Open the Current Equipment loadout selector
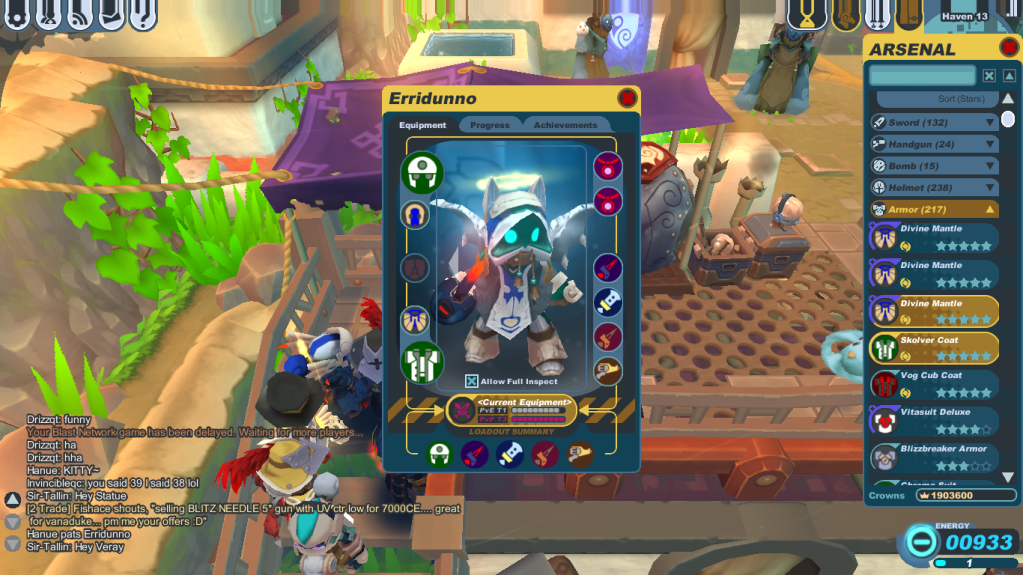1023x575 pixels. click(511, 410)
